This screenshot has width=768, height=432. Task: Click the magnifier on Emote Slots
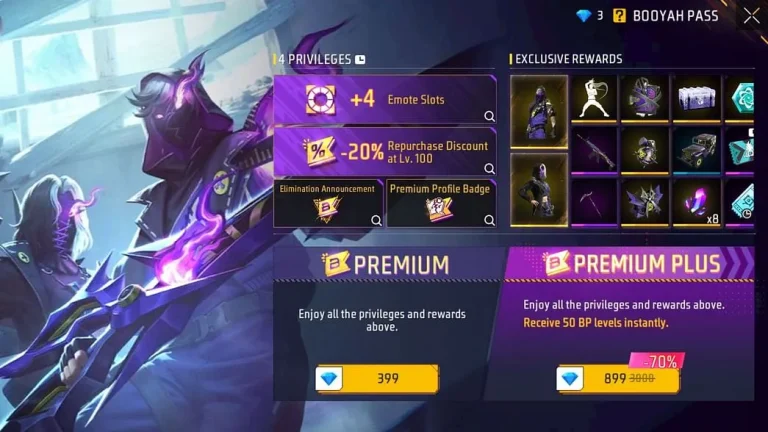(x=489, y=116)
